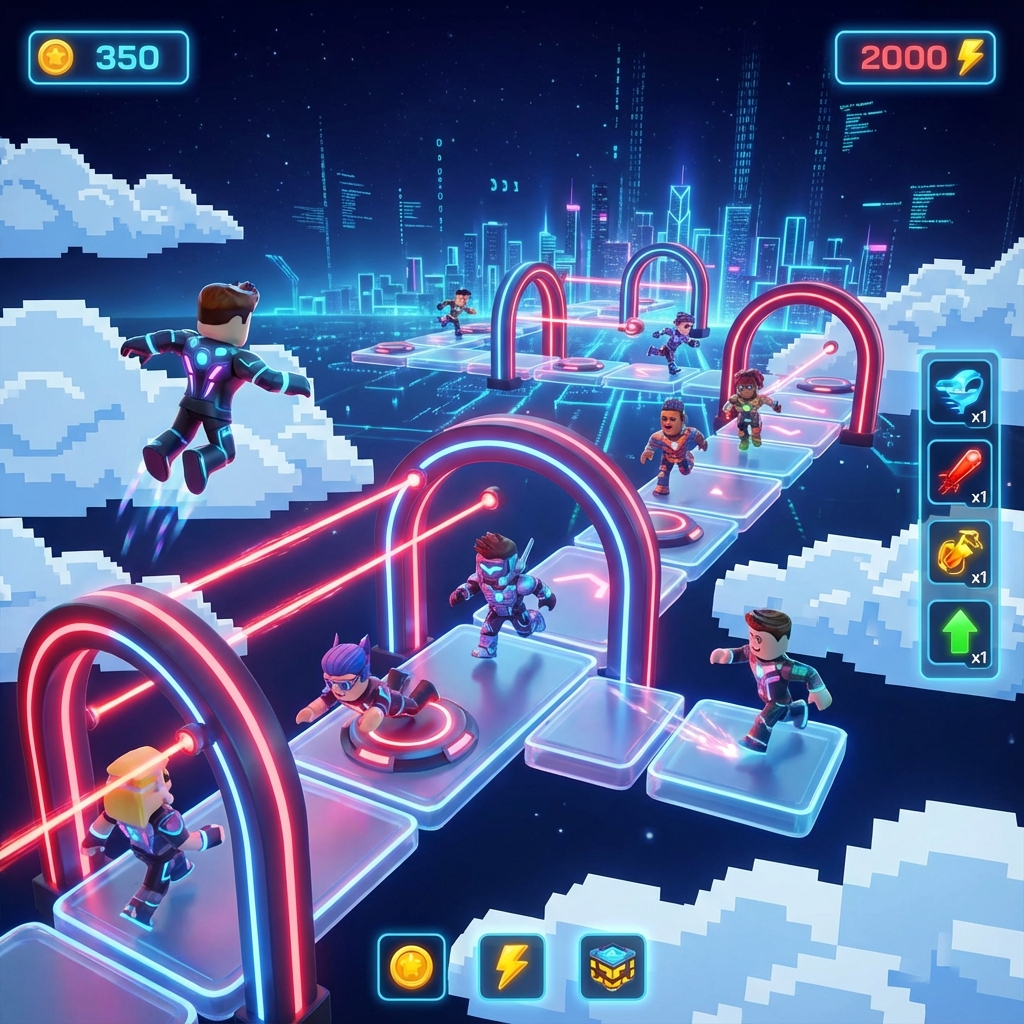Image resolution: width=1024 pixels, height=1024 pixels.
Task: Click the yellow lightning bolt button
Action: pyautogui.click(x=511, y=967)
